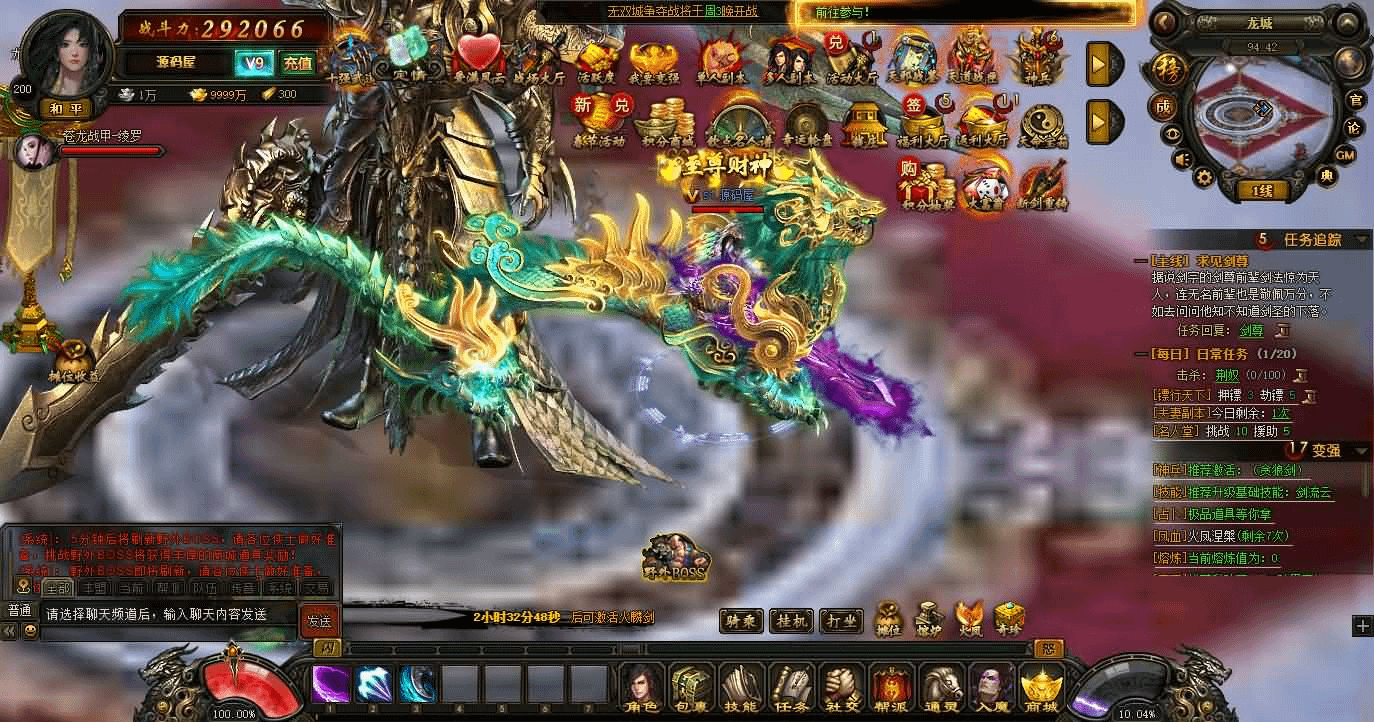Click the chat message input field
This screenshot has width=1374, height=722.
coord(168,614)
